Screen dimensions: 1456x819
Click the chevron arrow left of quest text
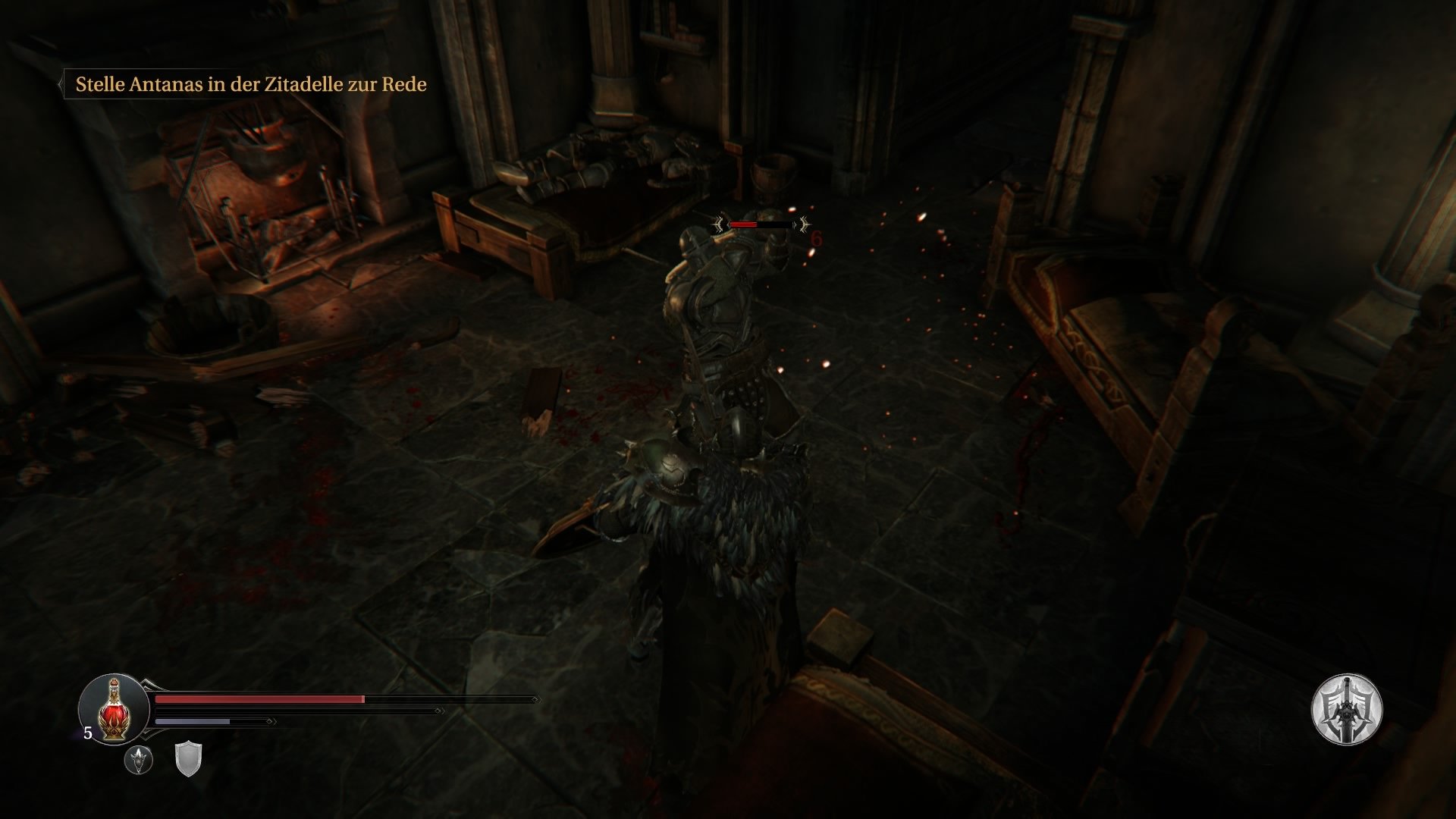pos(61,83)
